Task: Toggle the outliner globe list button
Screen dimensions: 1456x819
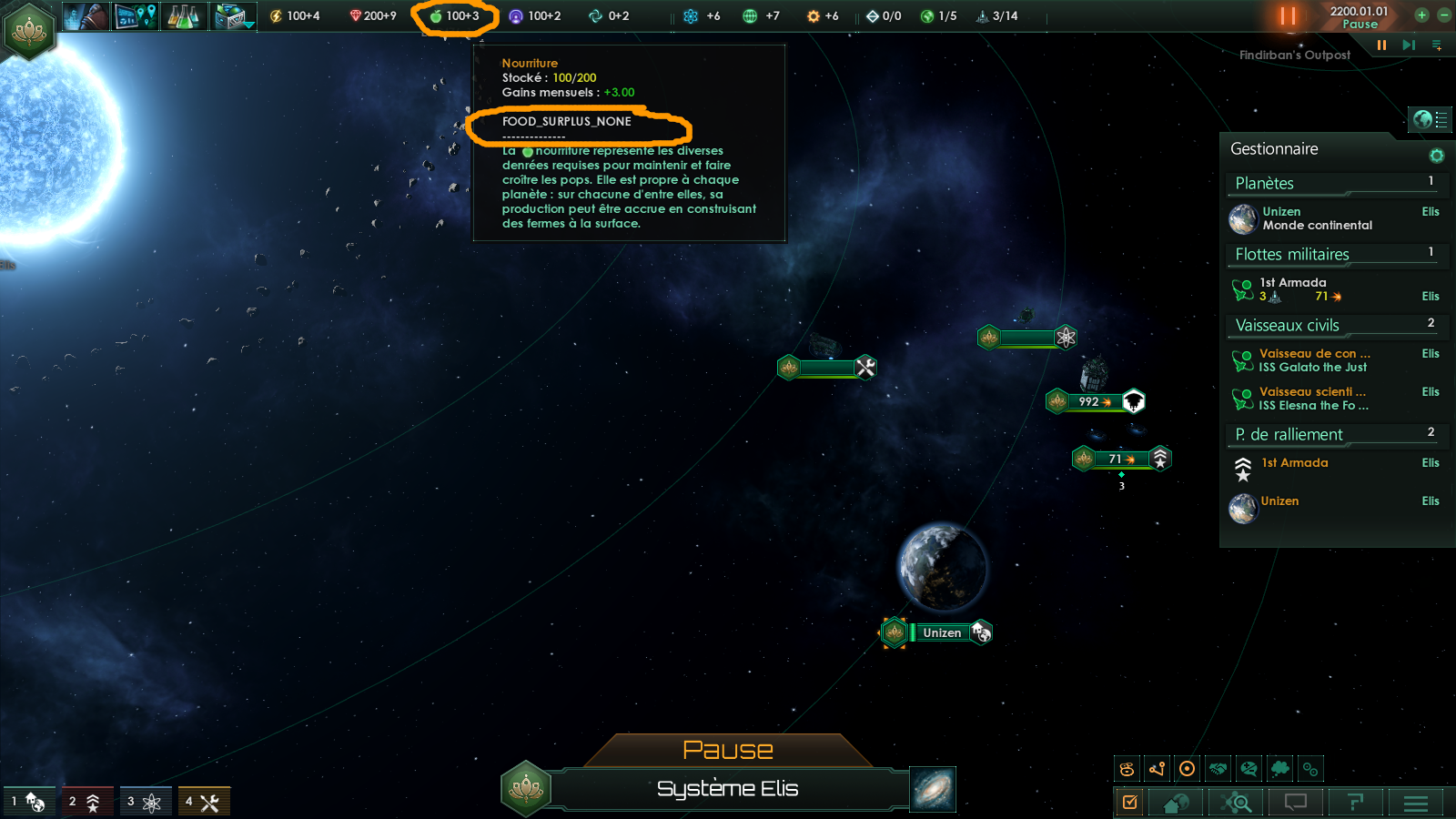Action: point(1430,118)
